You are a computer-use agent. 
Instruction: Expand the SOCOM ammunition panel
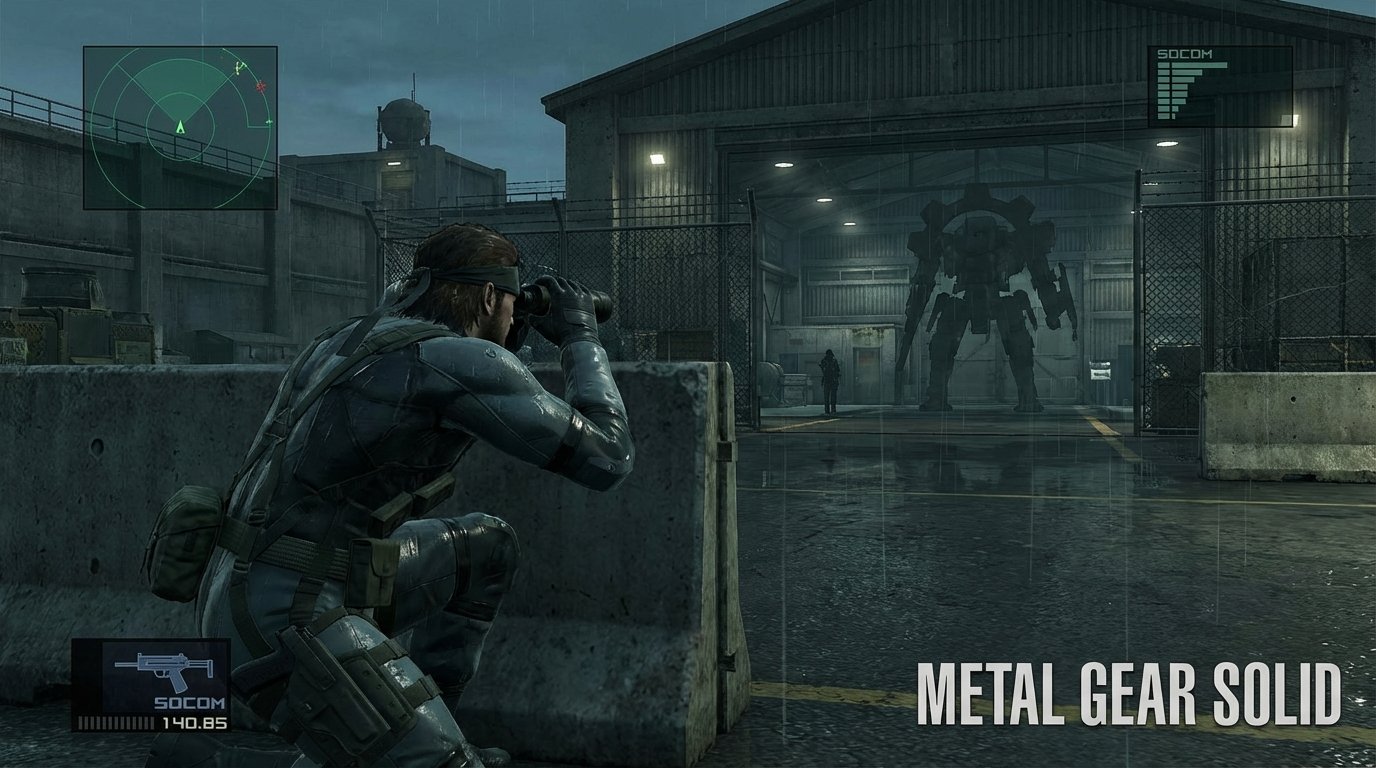pyautogui.click(x=1220, y=85)
